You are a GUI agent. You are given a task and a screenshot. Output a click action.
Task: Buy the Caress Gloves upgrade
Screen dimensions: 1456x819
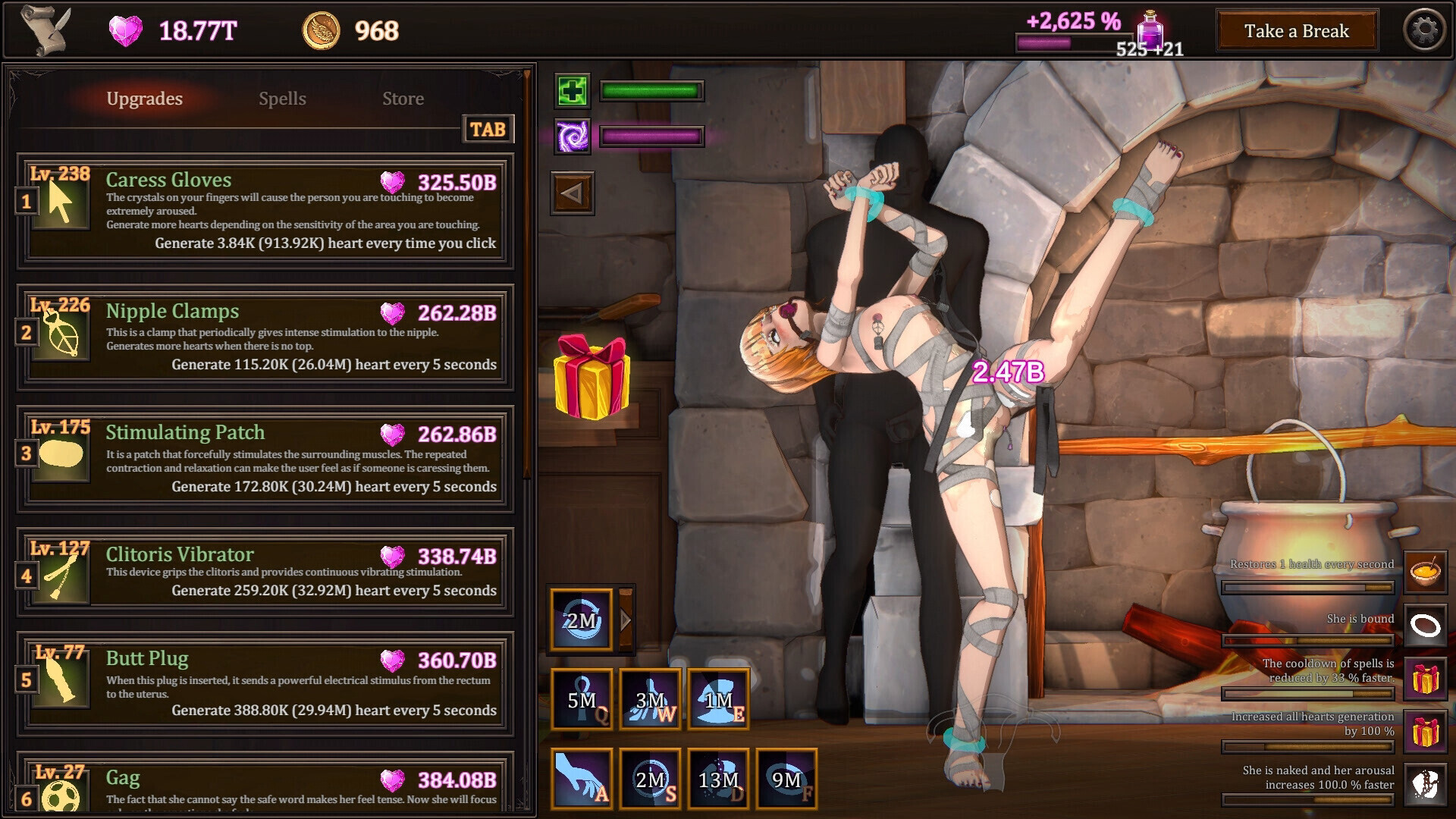click(265, 211)
